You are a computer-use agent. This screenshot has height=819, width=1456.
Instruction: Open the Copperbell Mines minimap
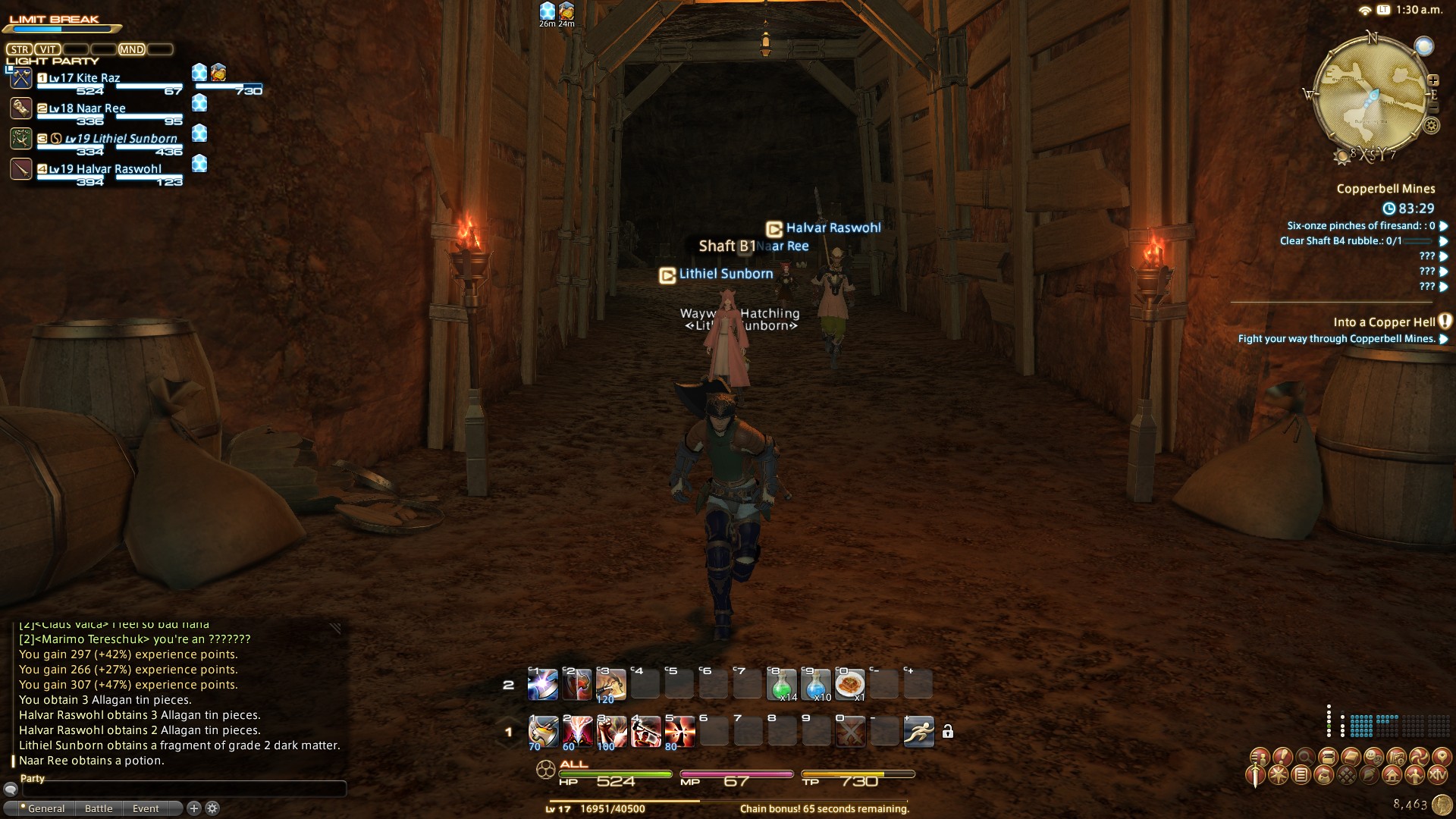[x=1372, y=95]
